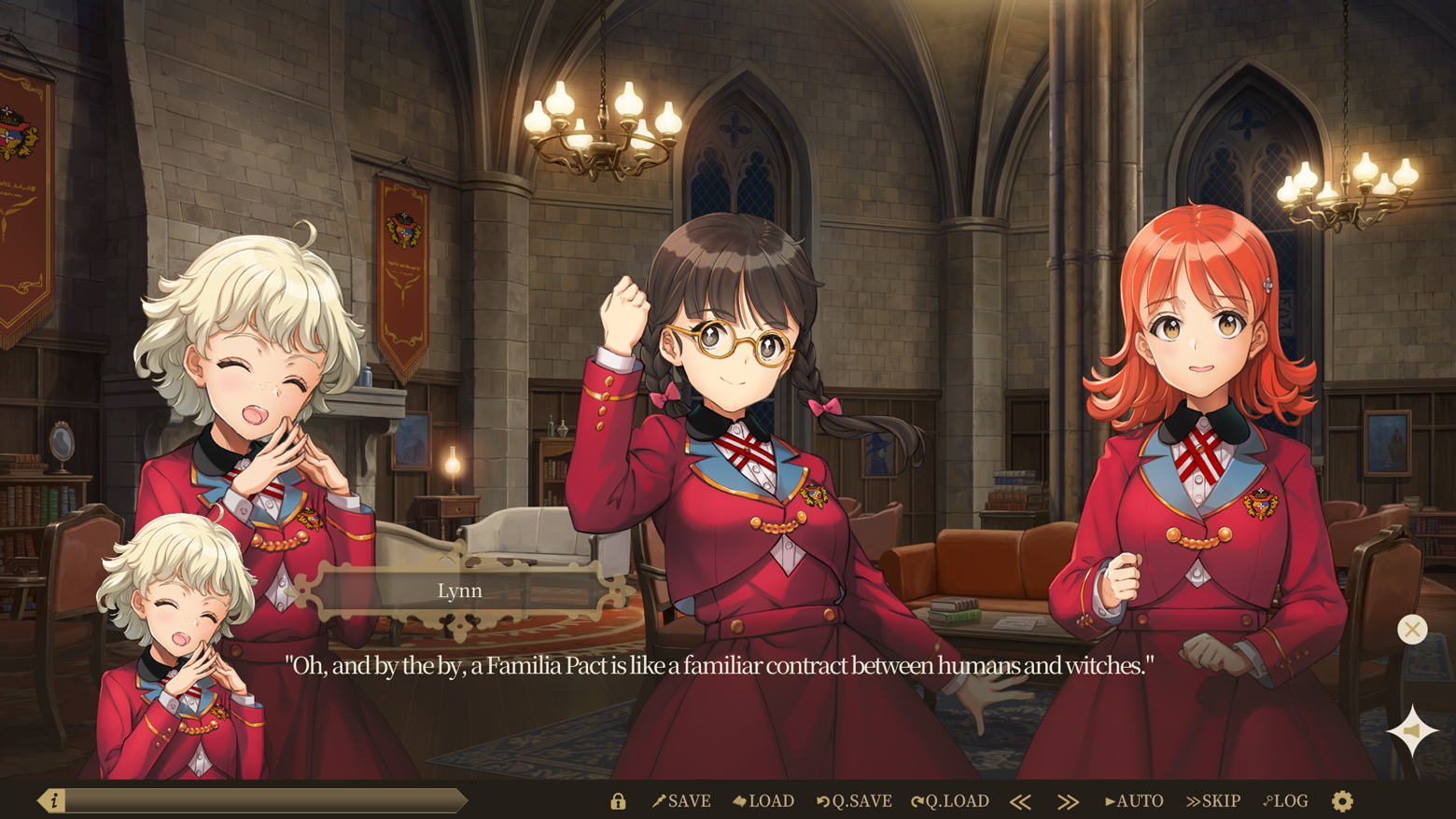Viewport: 1456px width, 819px height.
Task: Quick save using Q.SAVE
Action: click(x=854, y=801)
